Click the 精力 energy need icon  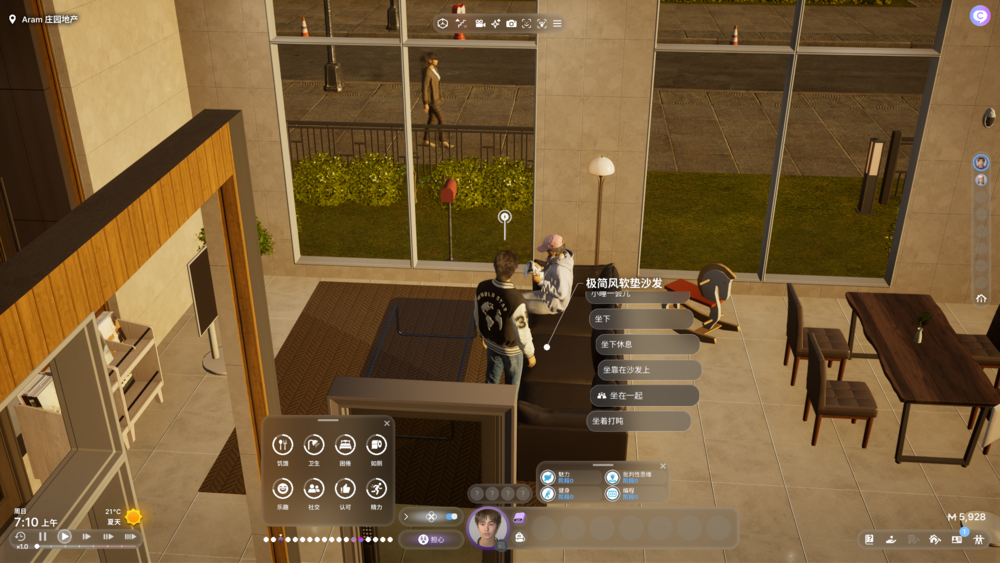pyautogui.click(x=376, y=489)
